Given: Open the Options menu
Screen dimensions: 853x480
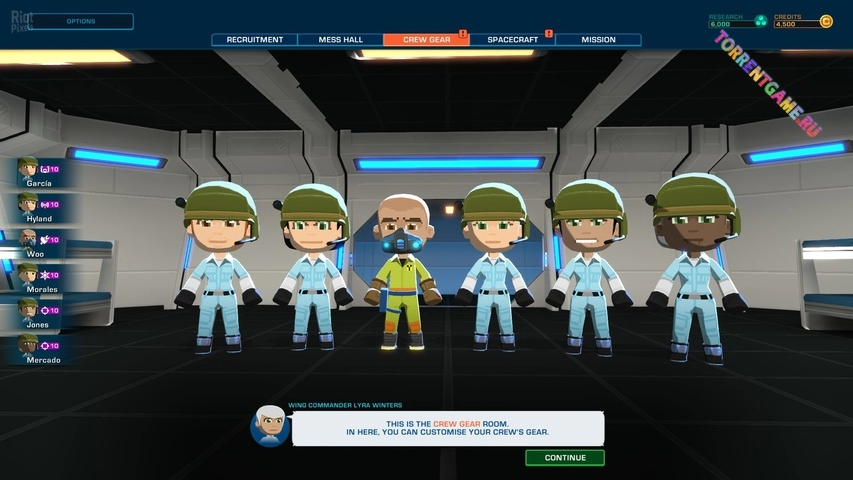Looking at the screenshot, I should [80, 21].
